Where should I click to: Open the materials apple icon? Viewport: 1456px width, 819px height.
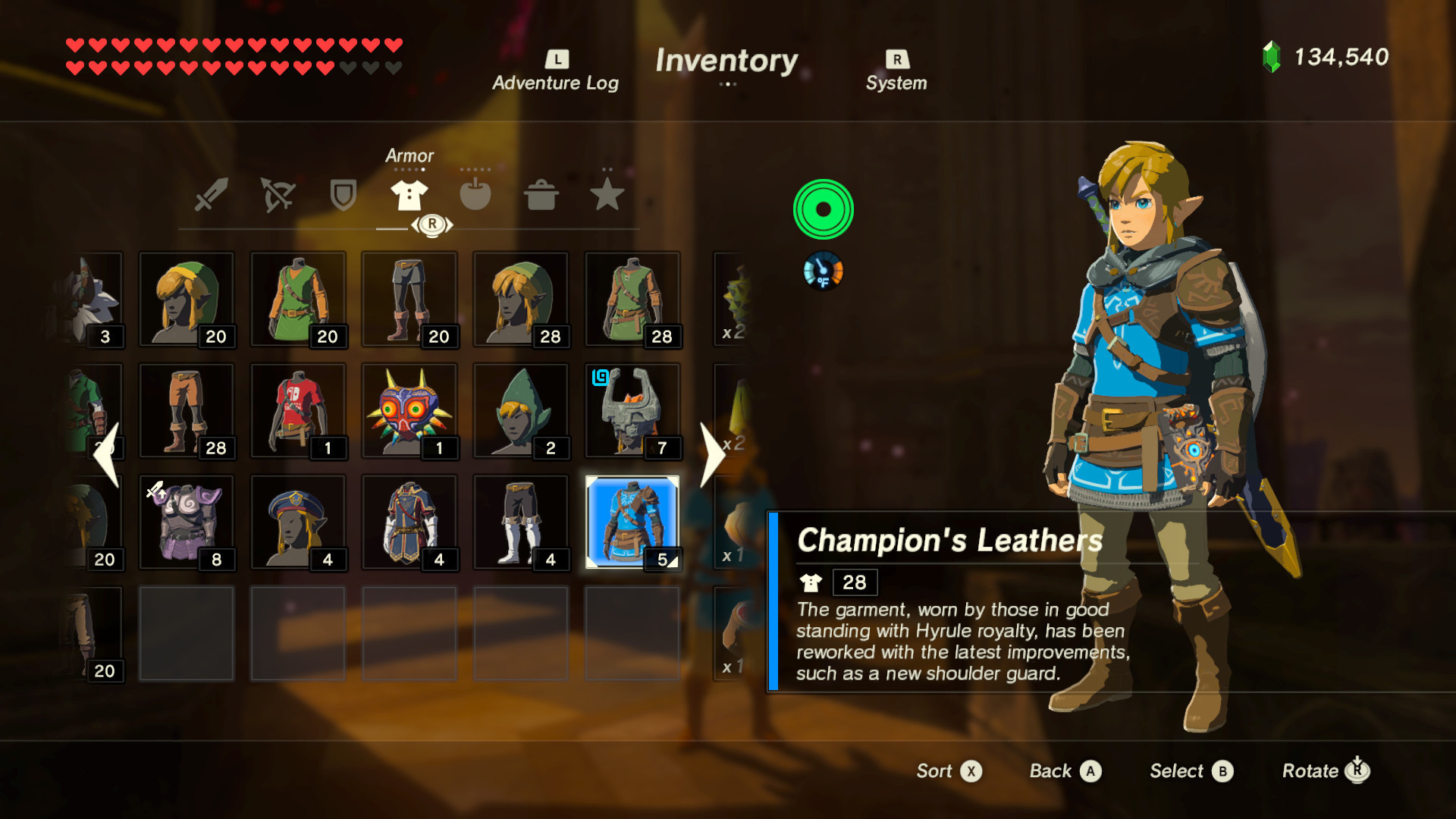(475, 195)
